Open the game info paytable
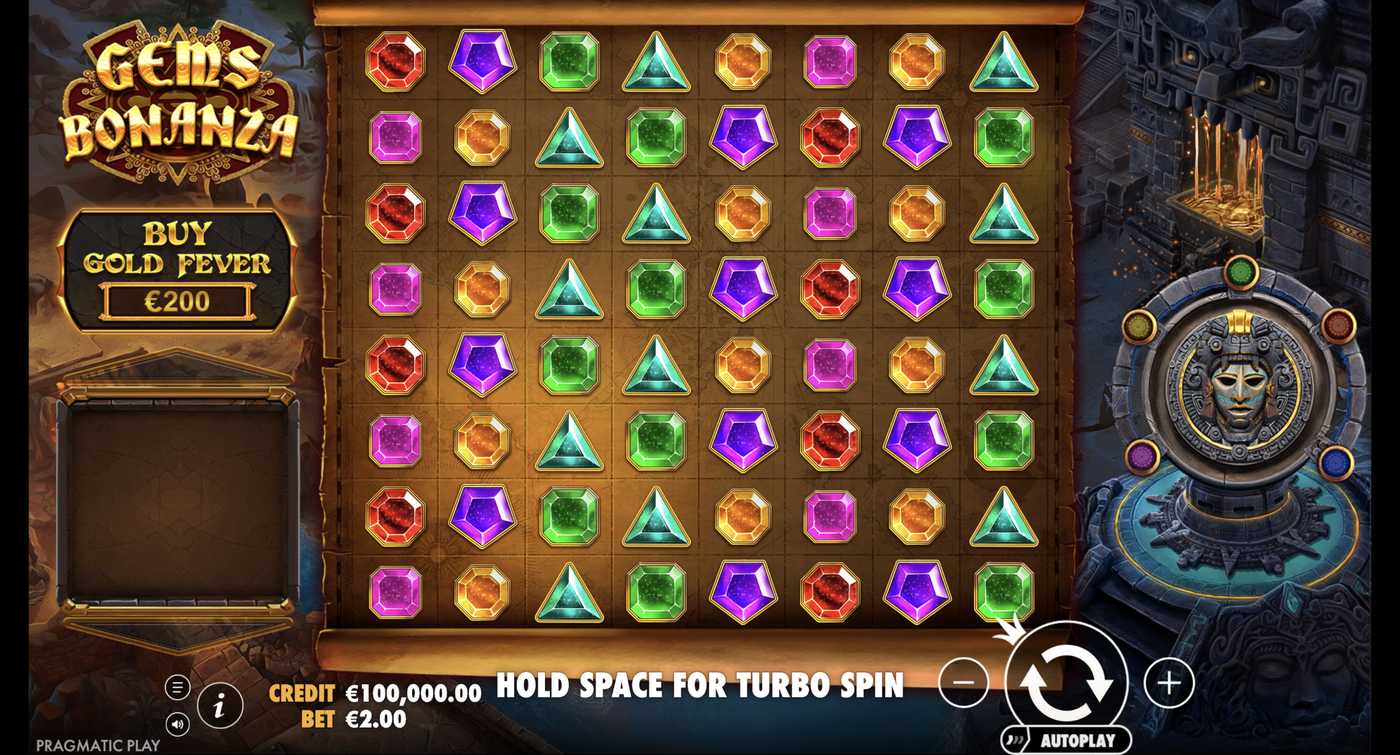 pyautogui.click(x=218, y=705)
